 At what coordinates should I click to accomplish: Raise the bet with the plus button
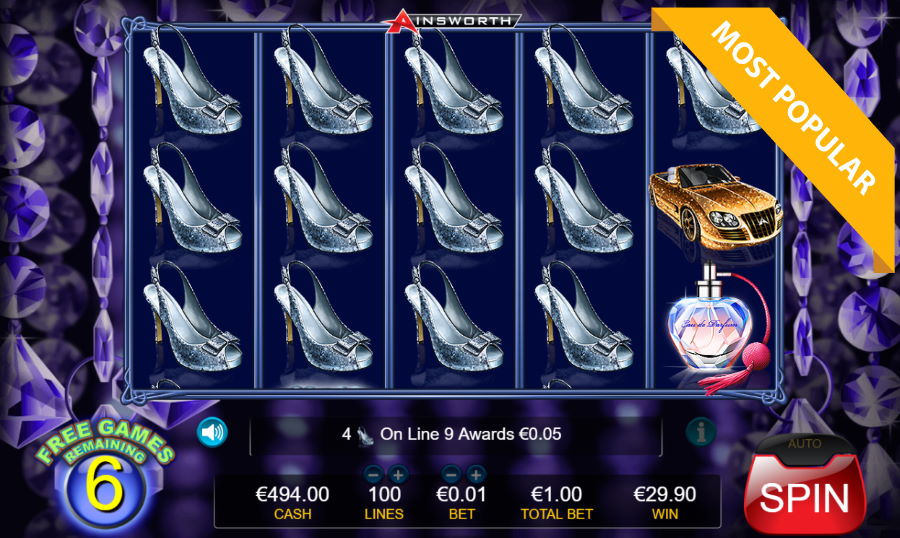(x=475, y=474)
